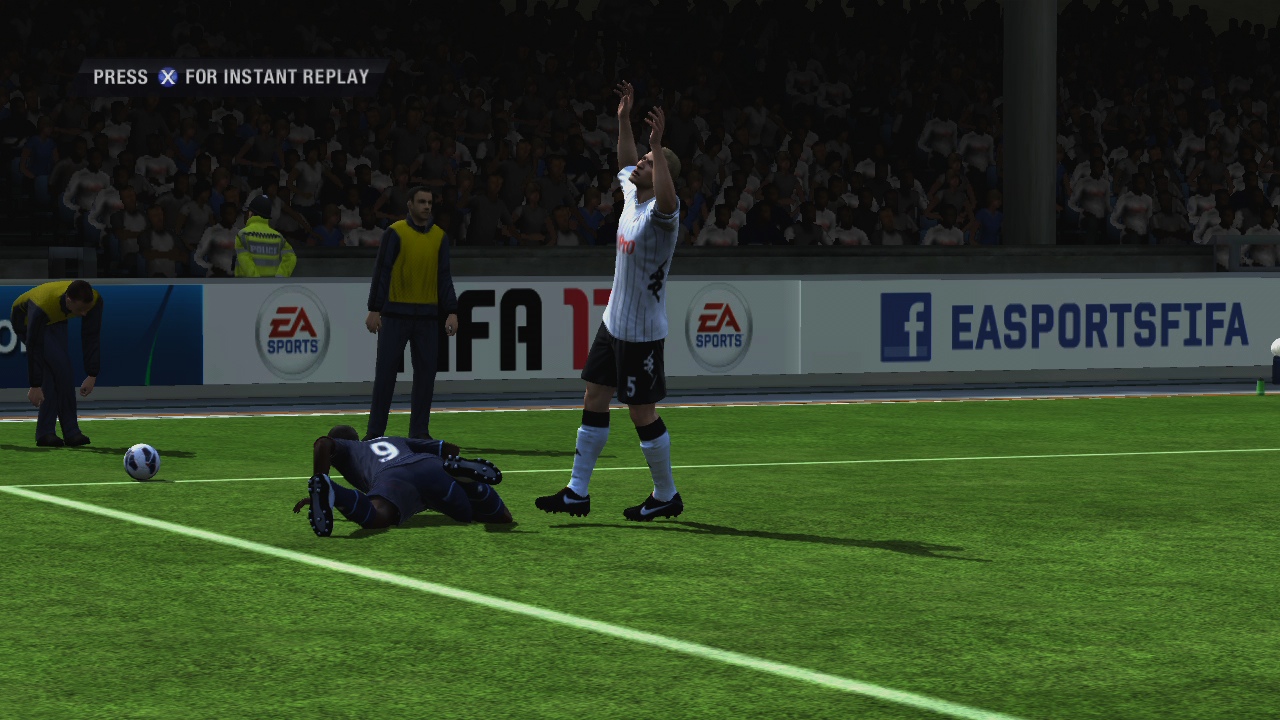
Task: Click the Pro badge on the white jersey
Action: click(x=627, y=242)
